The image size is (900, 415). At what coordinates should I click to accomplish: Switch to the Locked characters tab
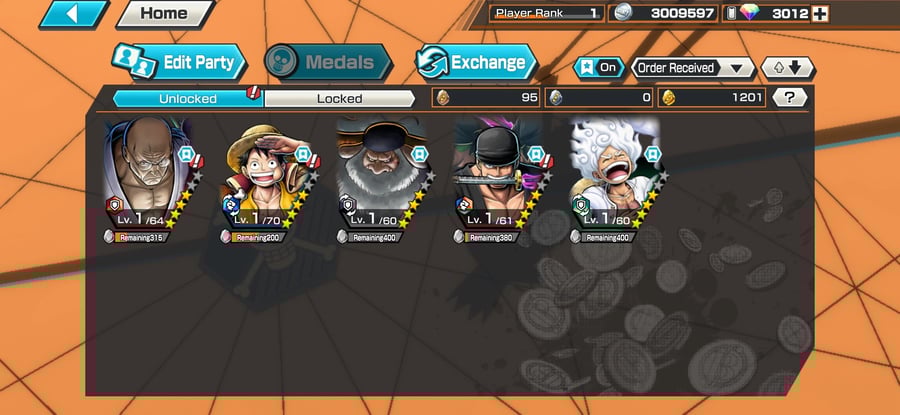click(x=339, y=98)
